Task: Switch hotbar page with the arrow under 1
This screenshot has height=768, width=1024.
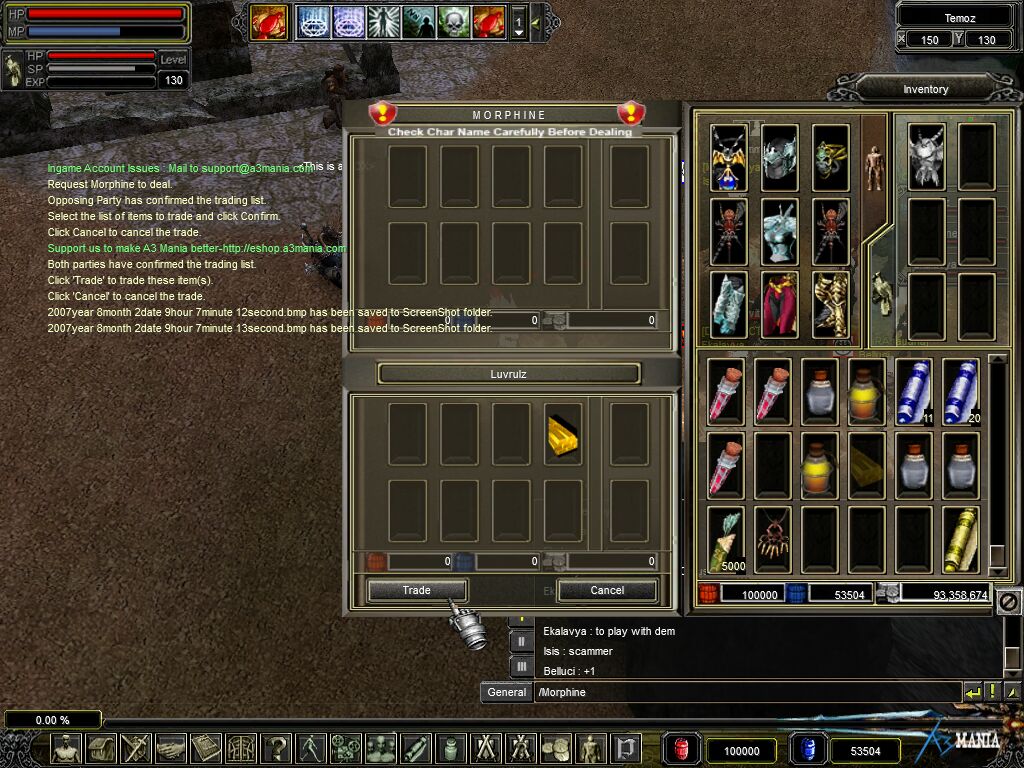Action: coord(518,33)
